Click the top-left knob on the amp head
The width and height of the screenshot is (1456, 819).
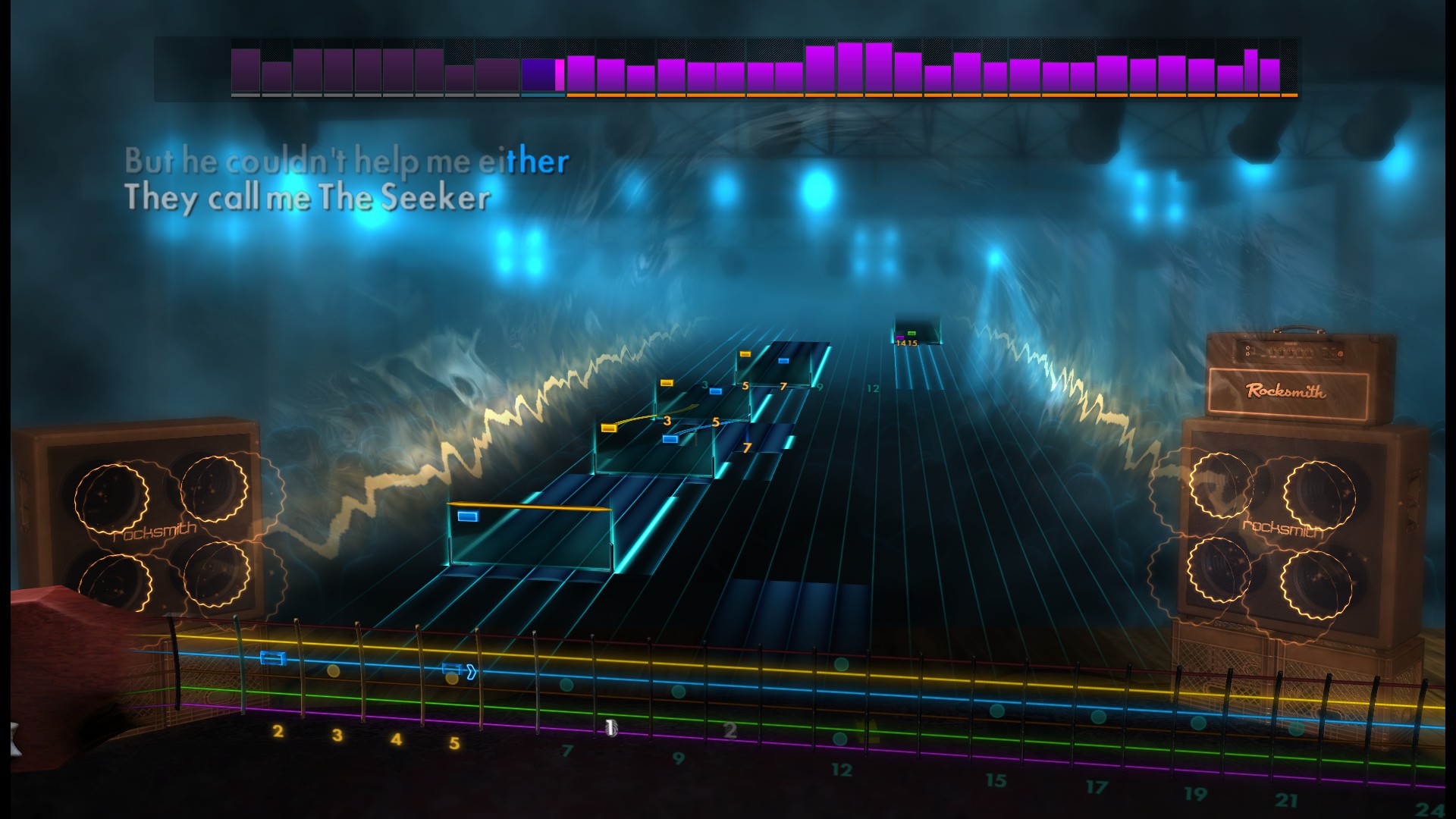click(x=1248, y=349)
